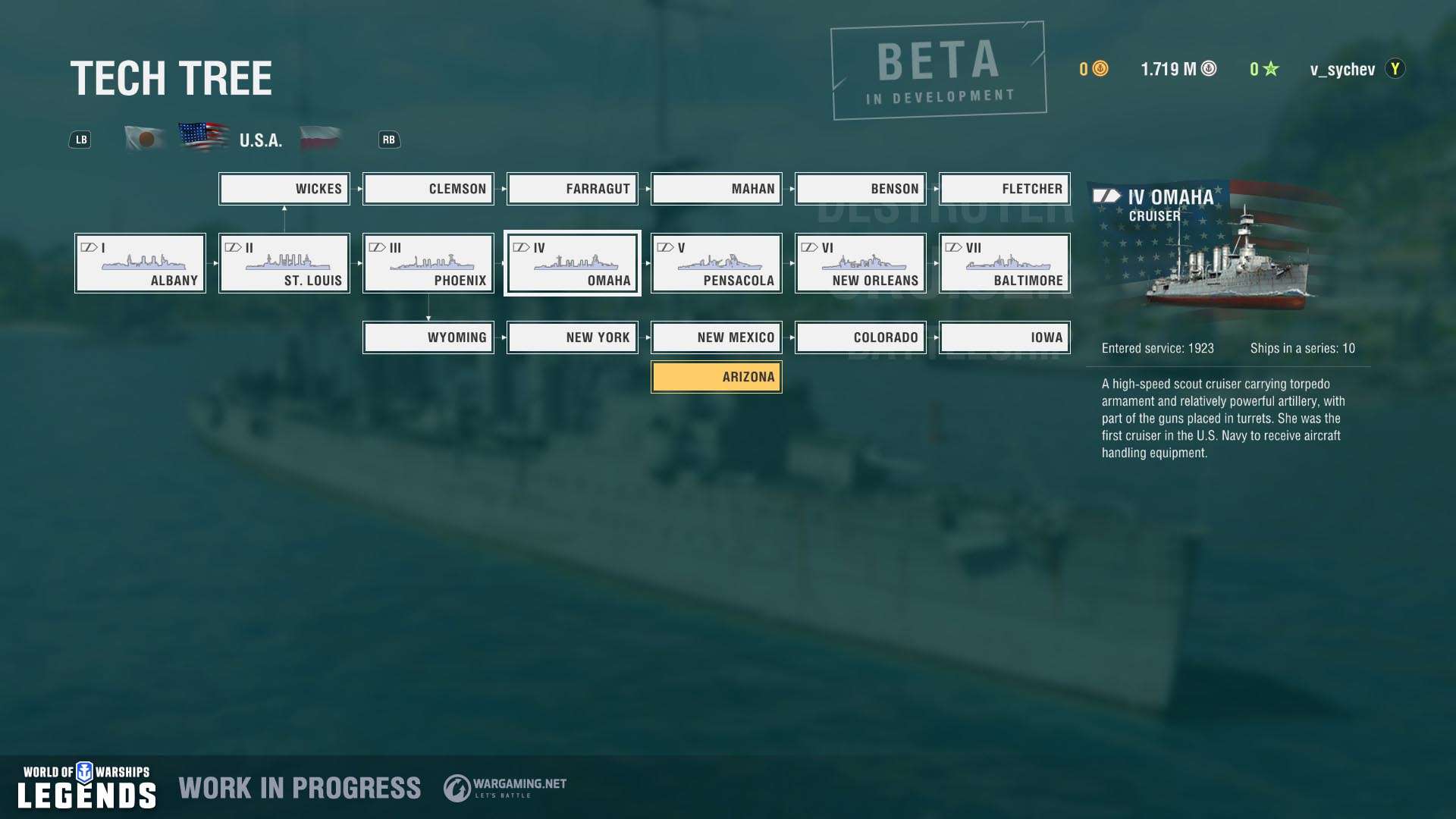Select the tier IV Omaha cruiser
Screen dimensions: 1456x819
click(x=573, y=263)
